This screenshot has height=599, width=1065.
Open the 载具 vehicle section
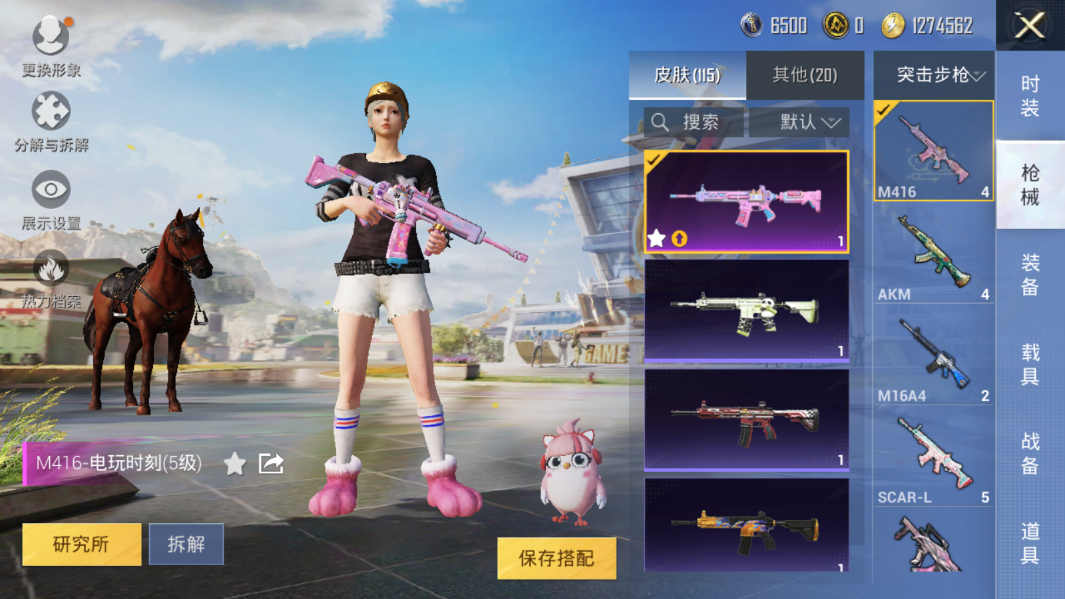(1030, 364)
